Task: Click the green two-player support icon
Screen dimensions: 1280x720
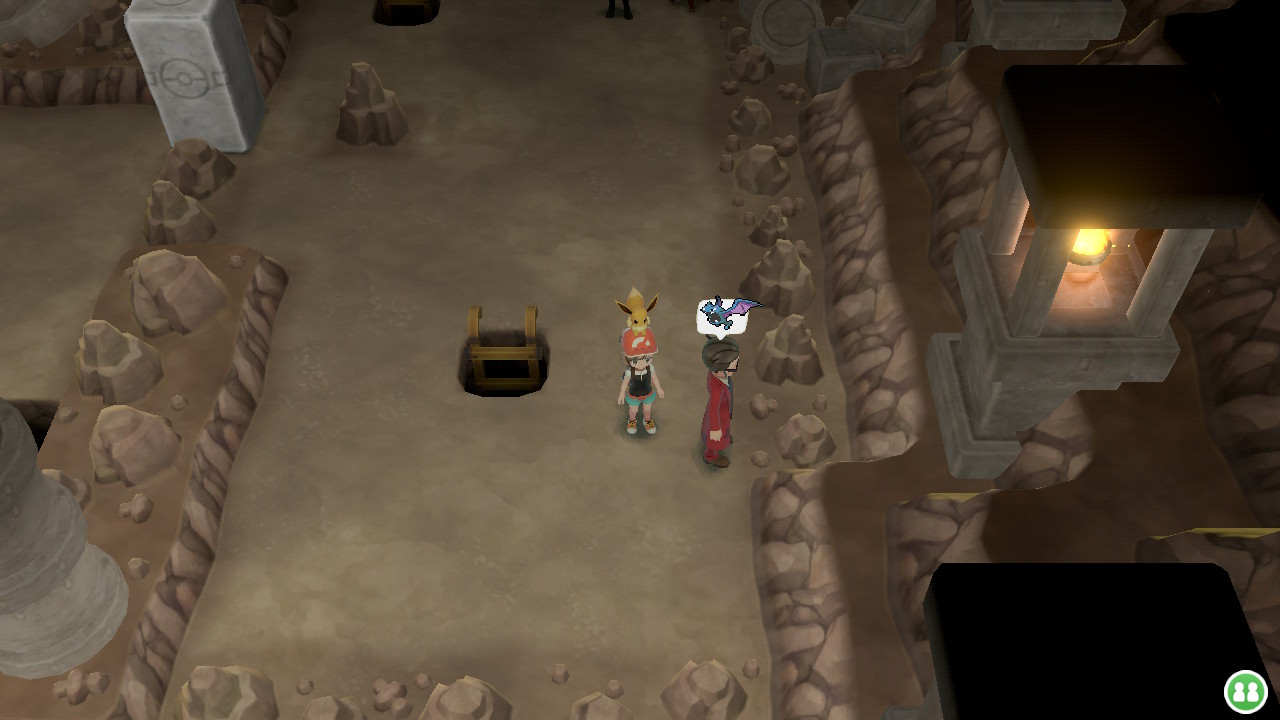Action: (x=1245, y=691)
